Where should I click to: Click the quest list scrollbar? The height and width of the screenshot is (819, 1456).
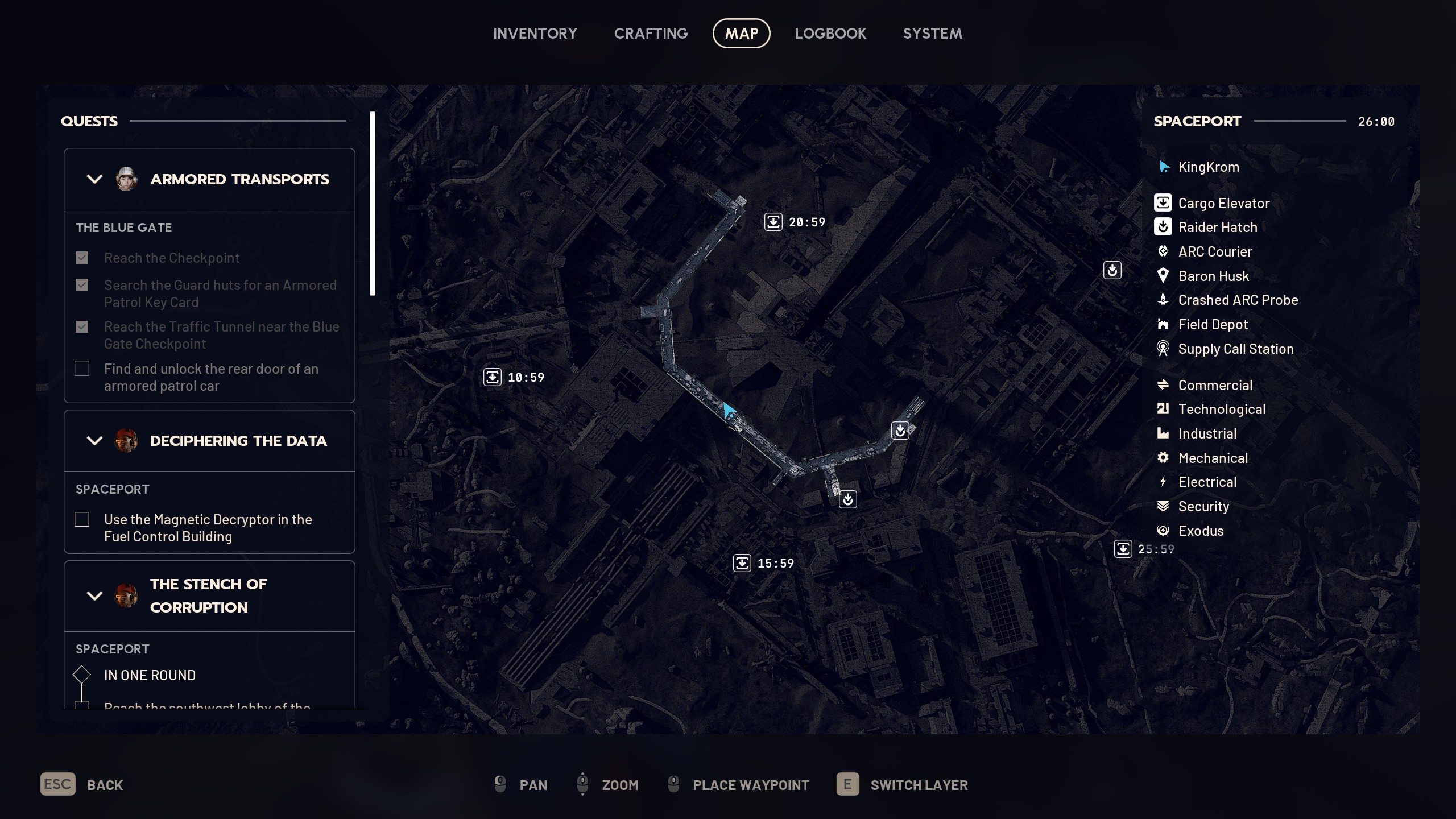(x=373, y=204)
